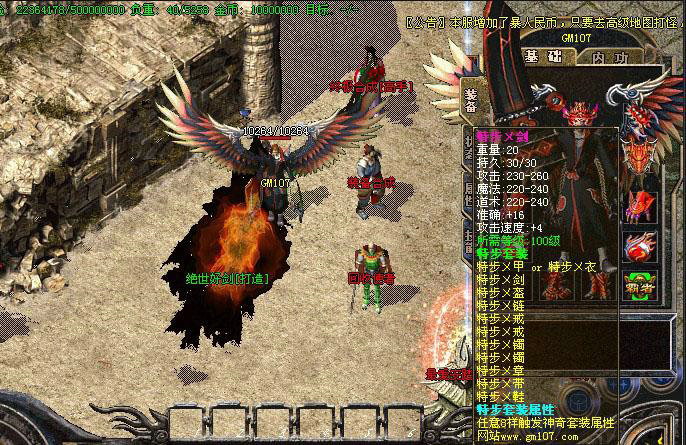Viewport: 686px width, 445px height.
Task: Click the red claw glove slot
Action: pyautogui.click(x=639, y=202)
